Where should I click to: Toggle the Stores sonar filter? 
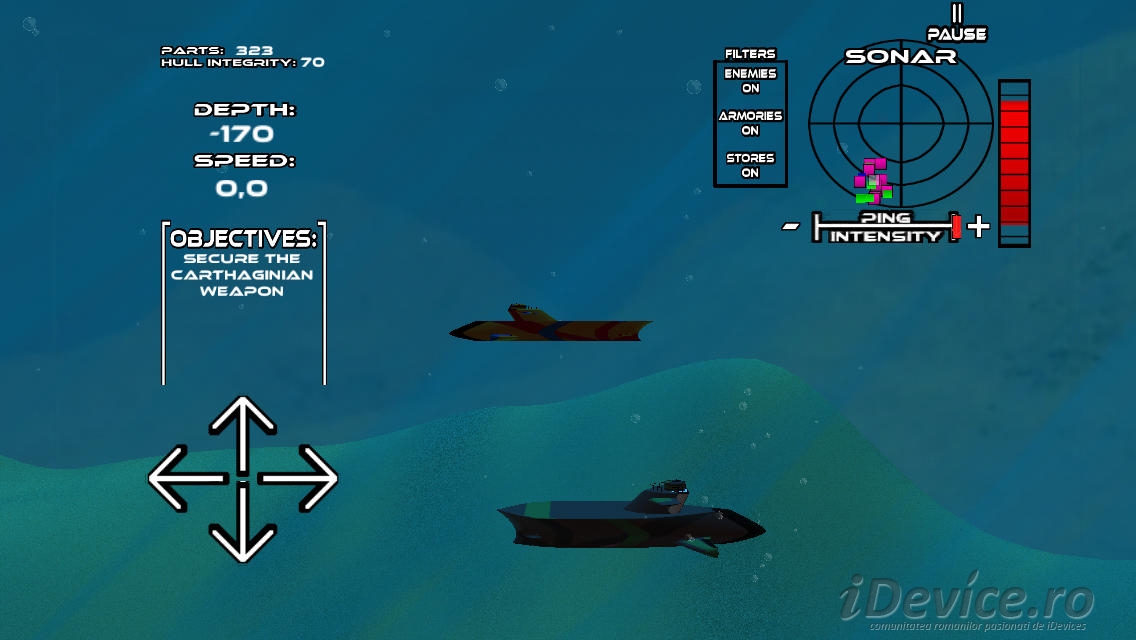[x=750, y=165]
